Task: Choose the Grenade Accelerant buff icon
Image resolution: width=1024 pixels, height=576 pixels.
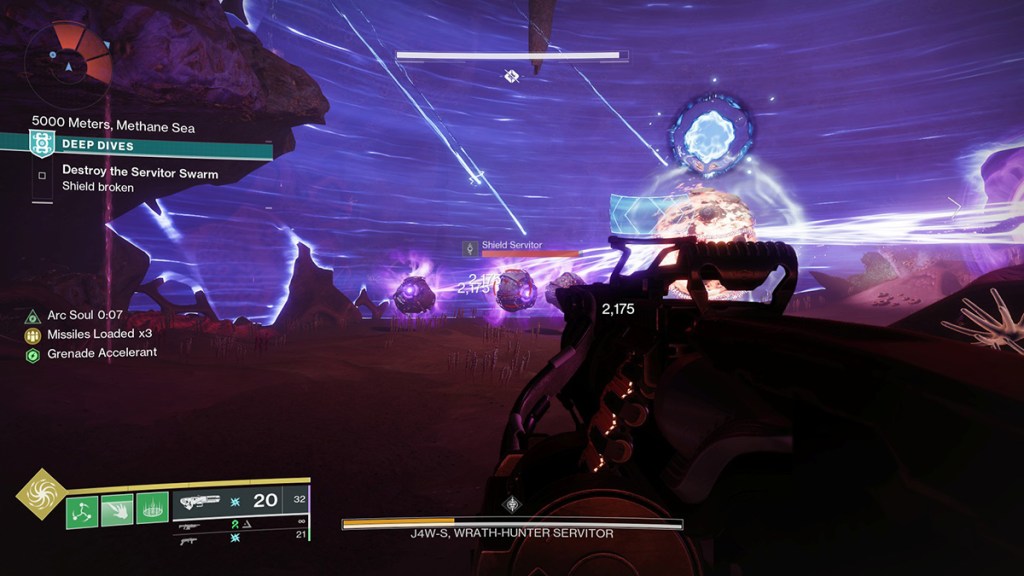Action: 33,354
